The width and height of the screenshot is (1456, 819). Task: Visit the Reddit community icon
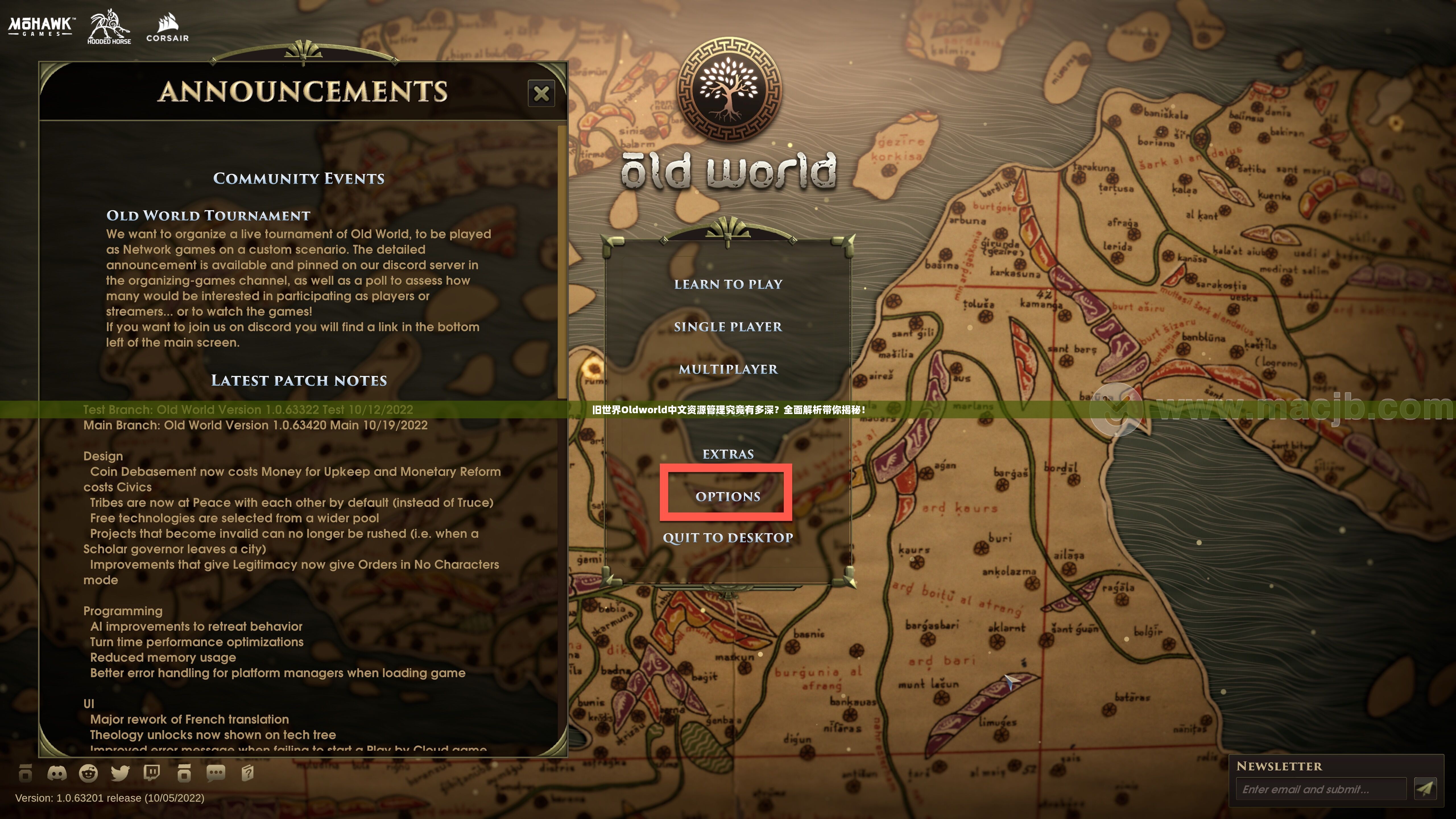(x=88, y=773)
